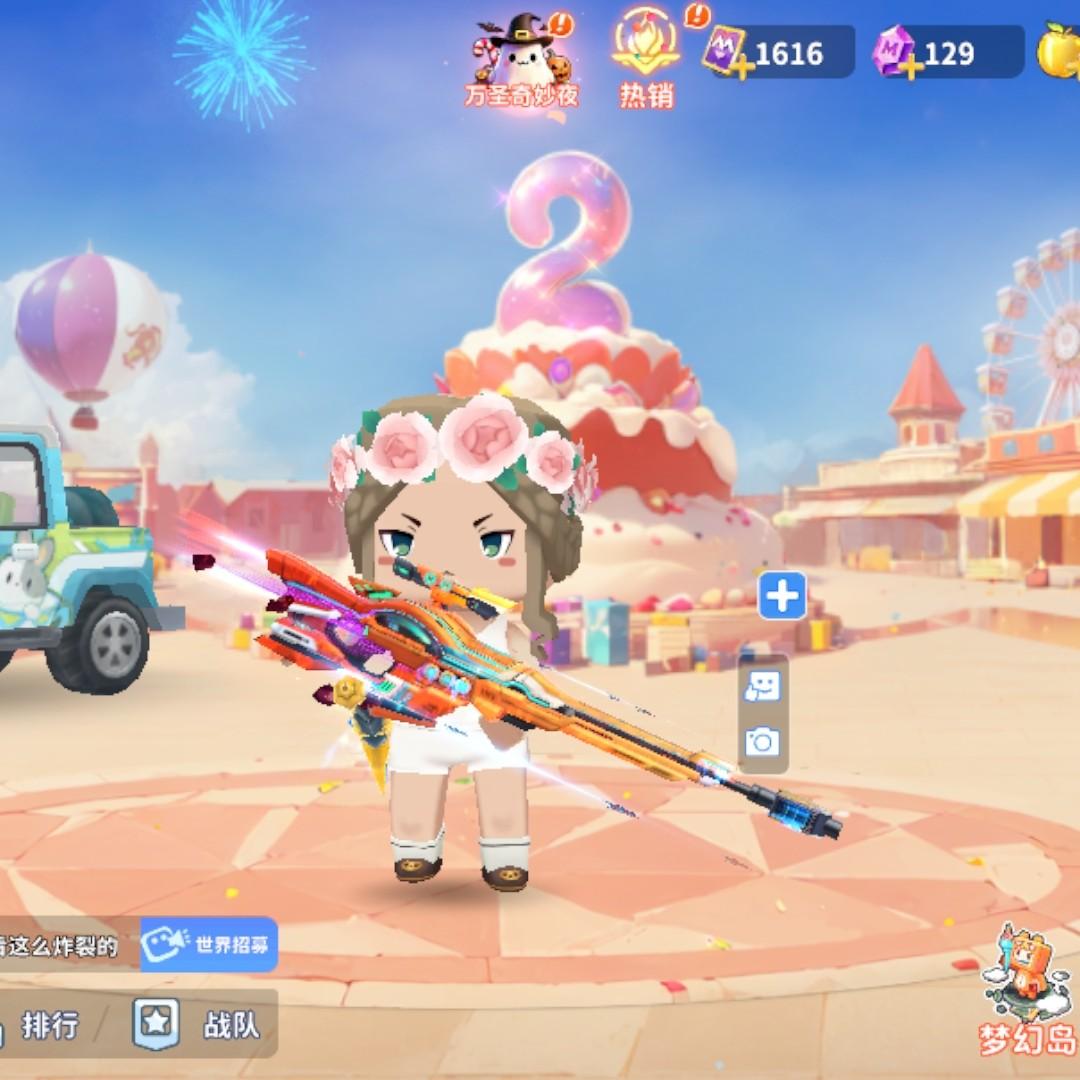The width and height of the screenshot is (1080, 1080).
Task: Open the 万圣奇妙夜 Halloween event
Action: [521, 60]
